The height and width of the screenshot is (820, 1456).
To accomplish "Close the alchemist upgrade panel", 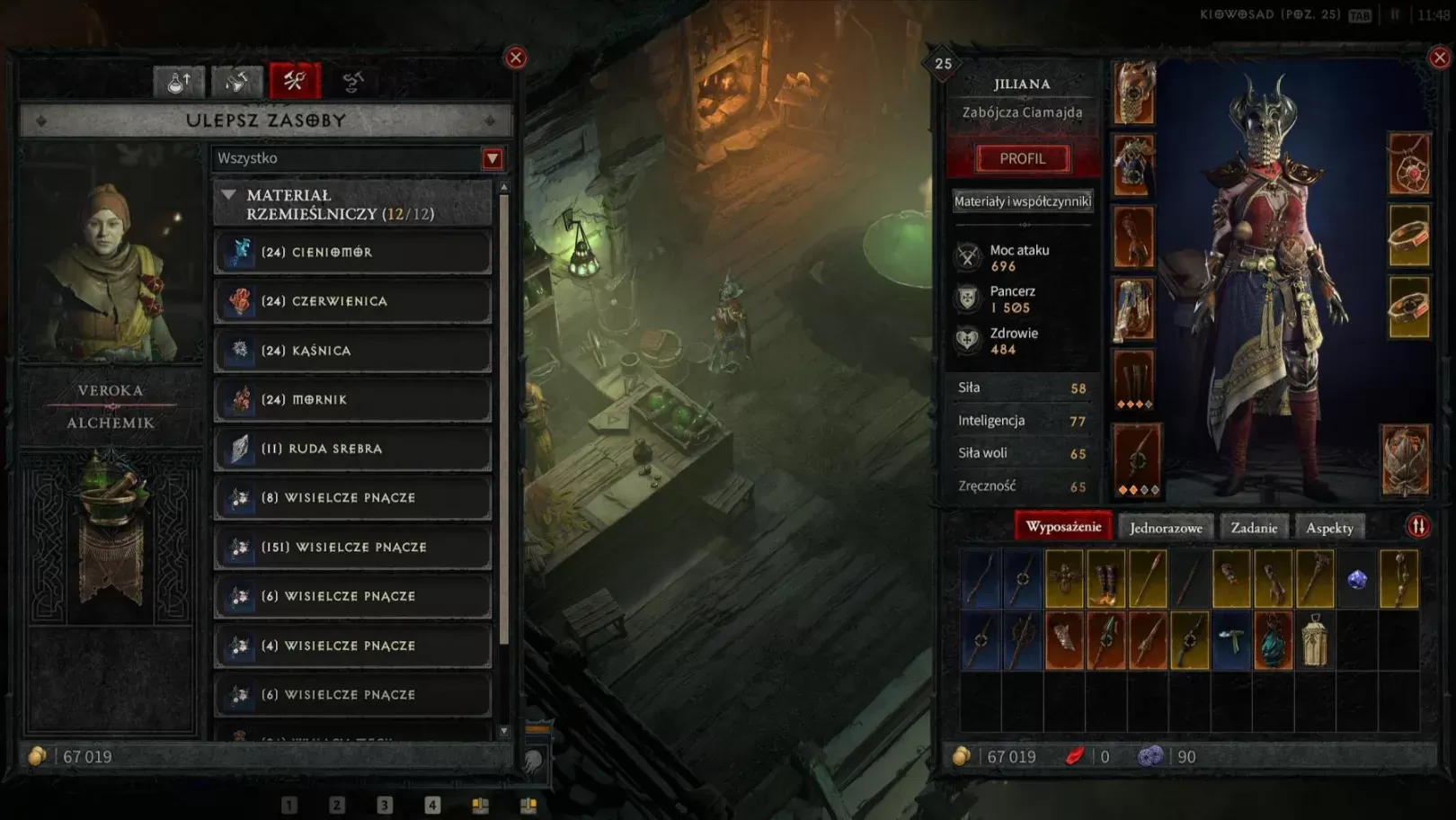I will click(516, 58).
